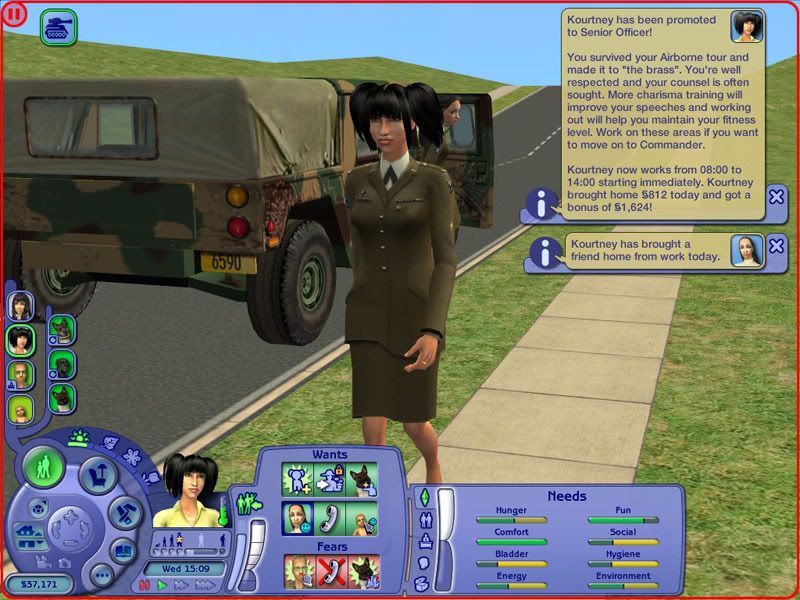Select the bald elder Sim portrait

(x=21, y=374)
